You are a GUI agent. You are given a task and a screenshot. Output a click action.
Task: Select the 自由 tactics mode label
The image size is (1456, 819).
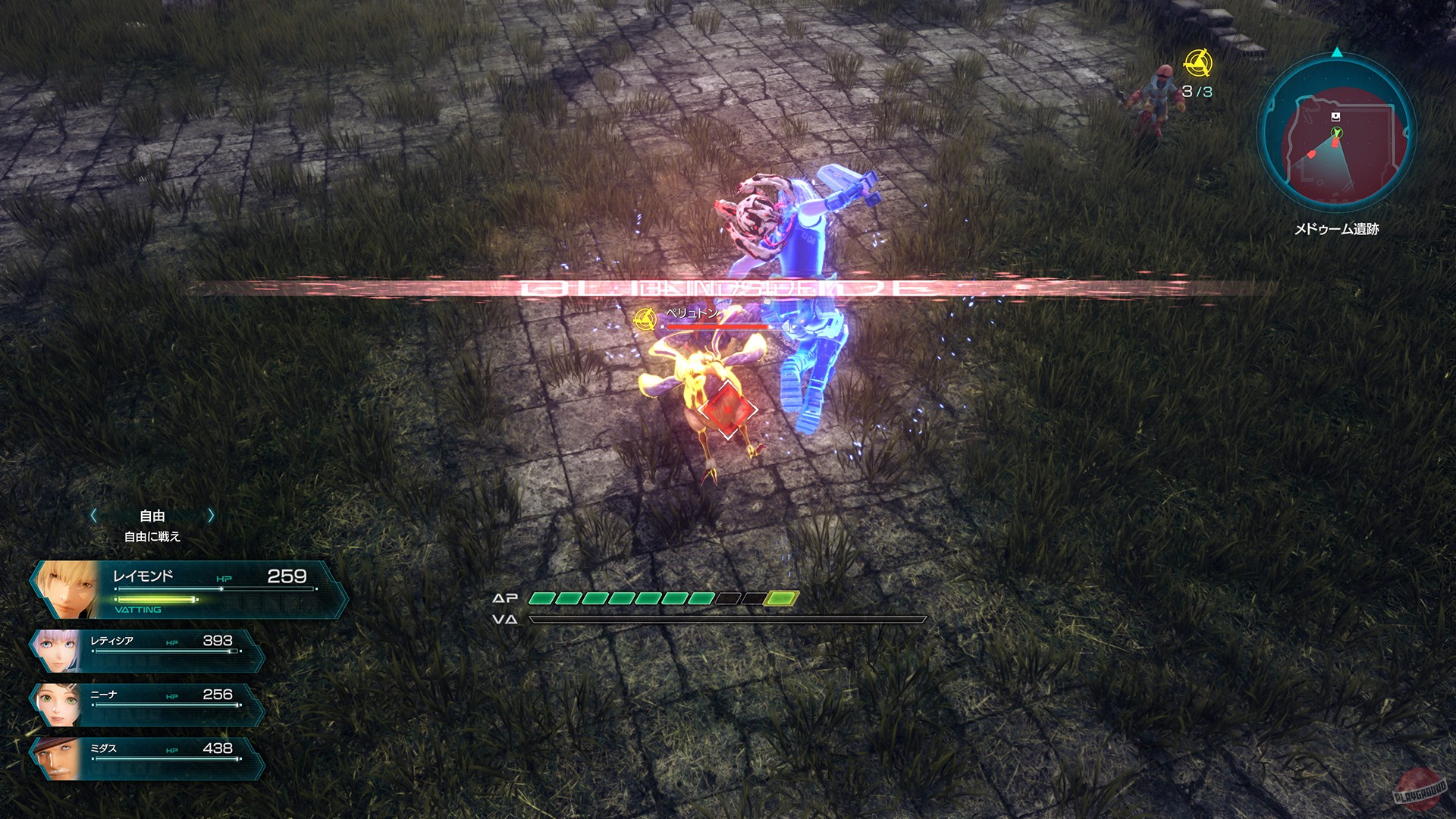[x=152, y=515]
